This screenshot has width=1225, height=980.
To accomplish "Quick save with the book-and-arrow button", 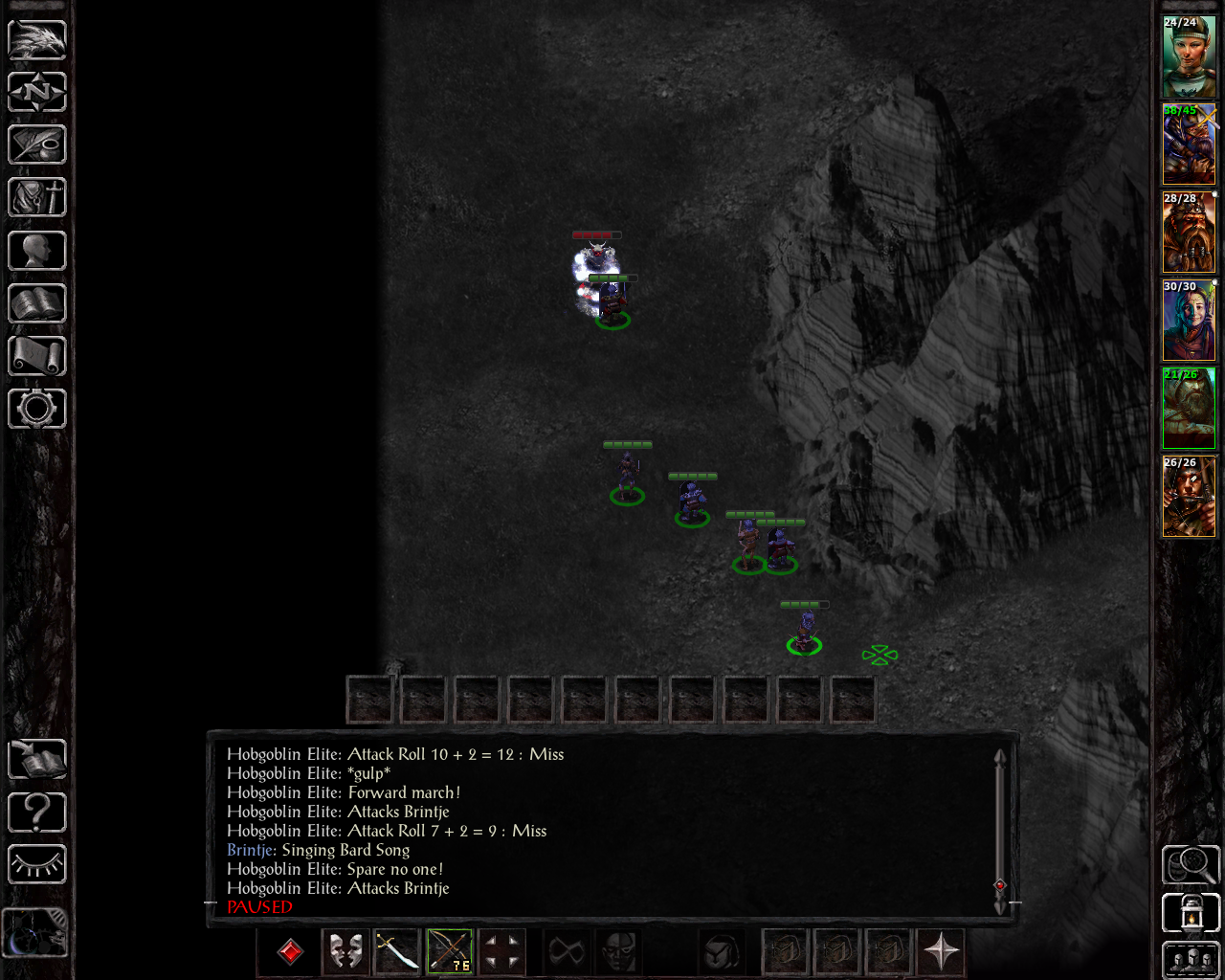I will 37,760.
